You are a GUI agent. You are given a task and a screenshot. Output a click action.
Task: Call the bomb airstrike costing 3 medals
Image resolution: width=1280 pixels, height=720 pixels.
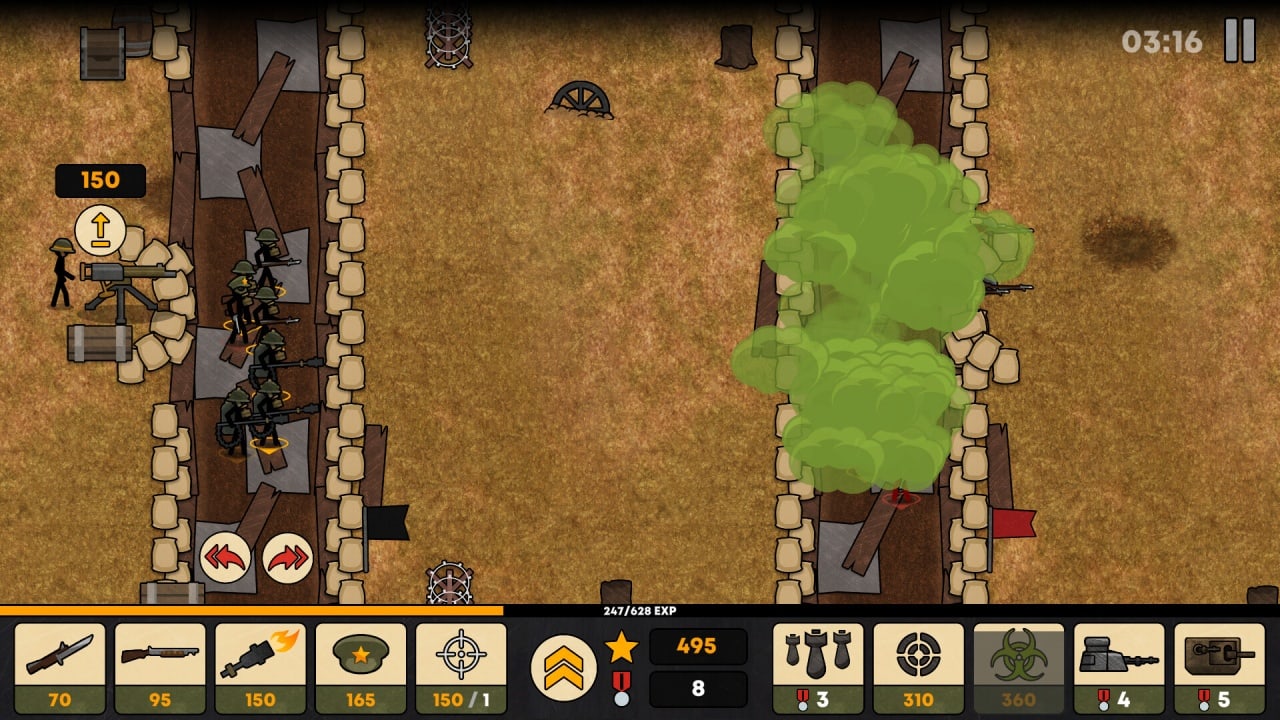pos(818,668)
